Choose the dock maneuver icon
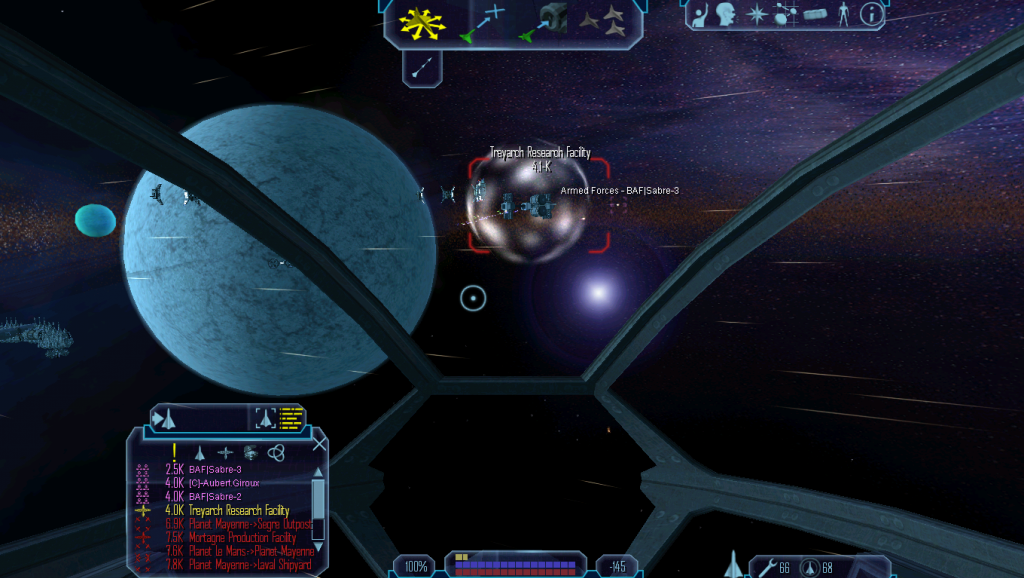 [541, 23]
